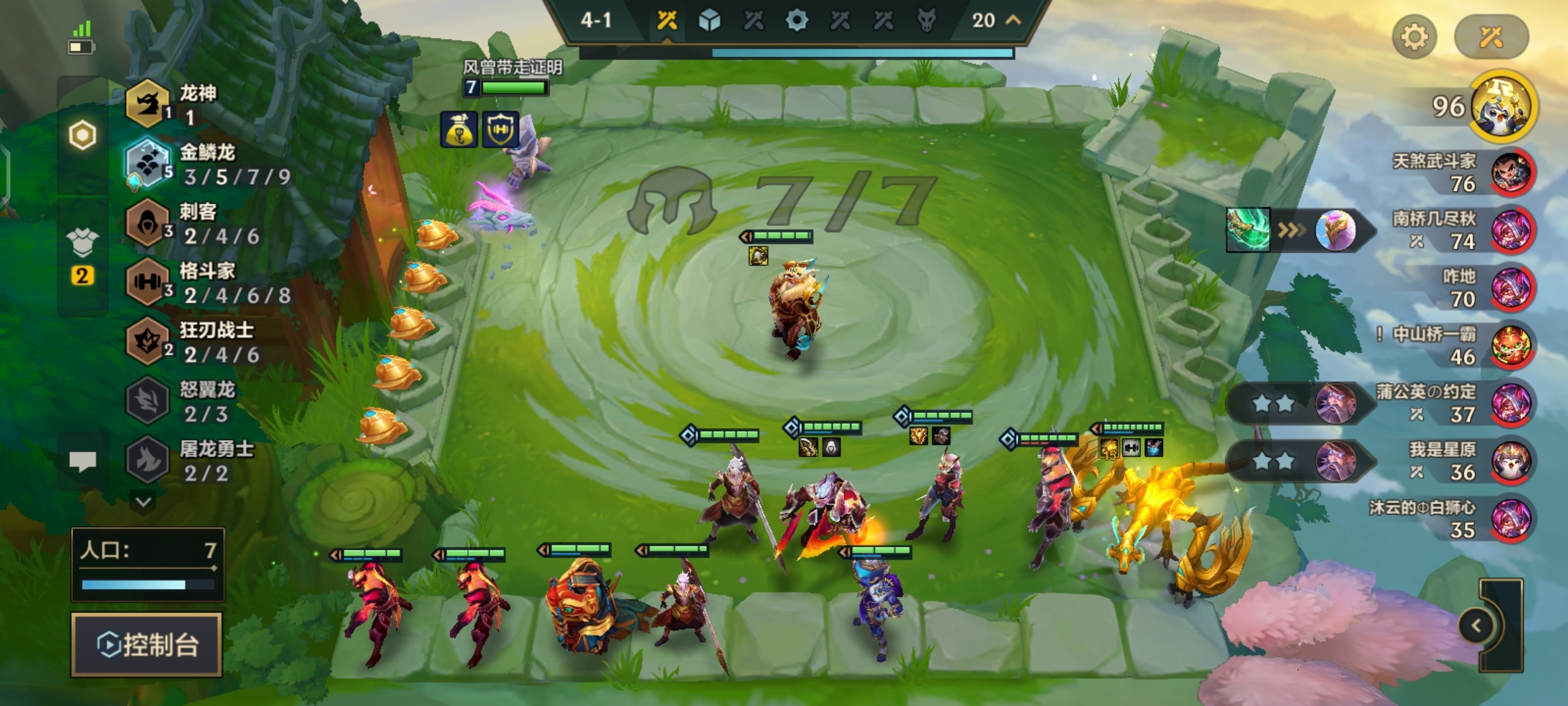Open the settings gear menu
Image resolution: width=1568 pixels, height=706 pixels.
1414,37
